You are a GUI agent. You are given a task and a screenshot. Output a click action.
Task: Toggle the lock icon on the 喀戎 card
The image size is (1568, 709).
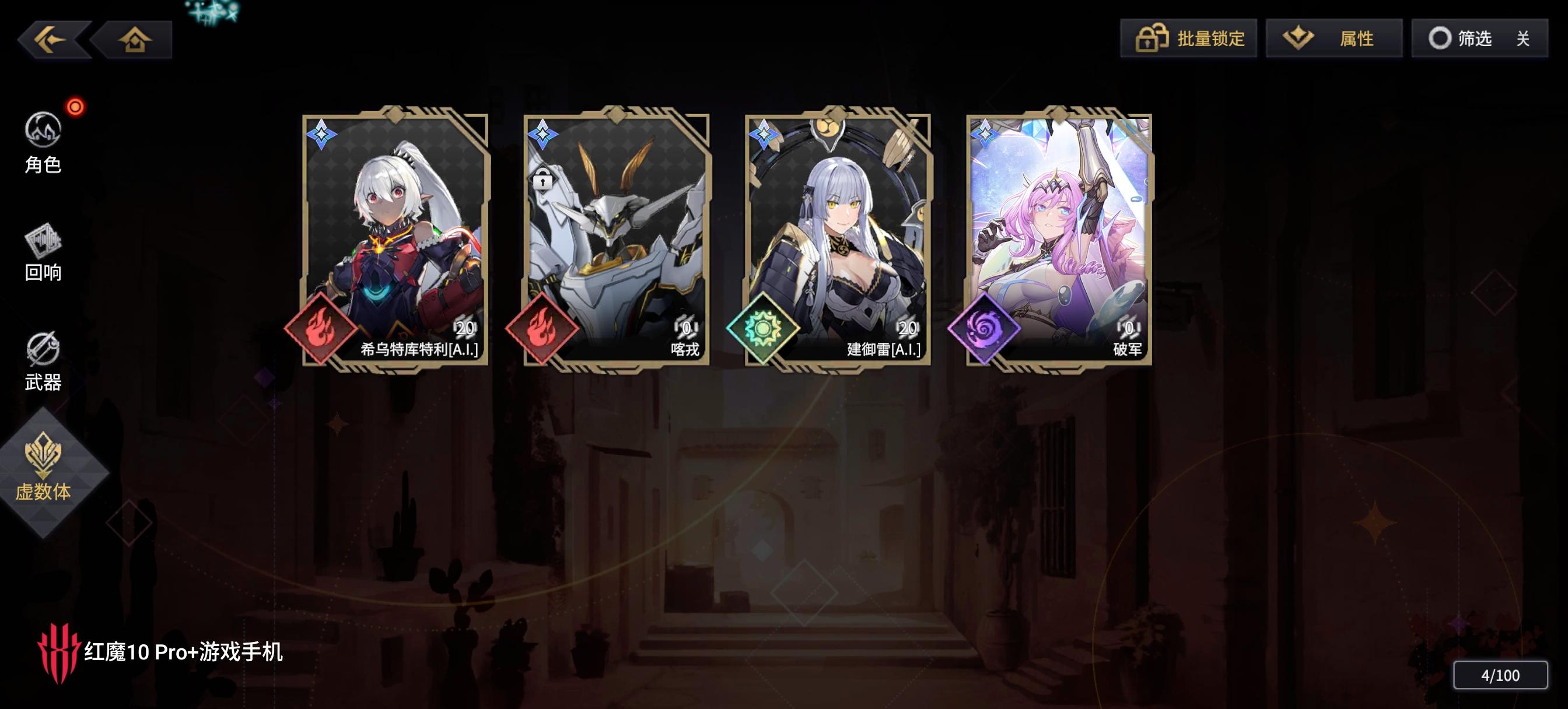[544, 180]
